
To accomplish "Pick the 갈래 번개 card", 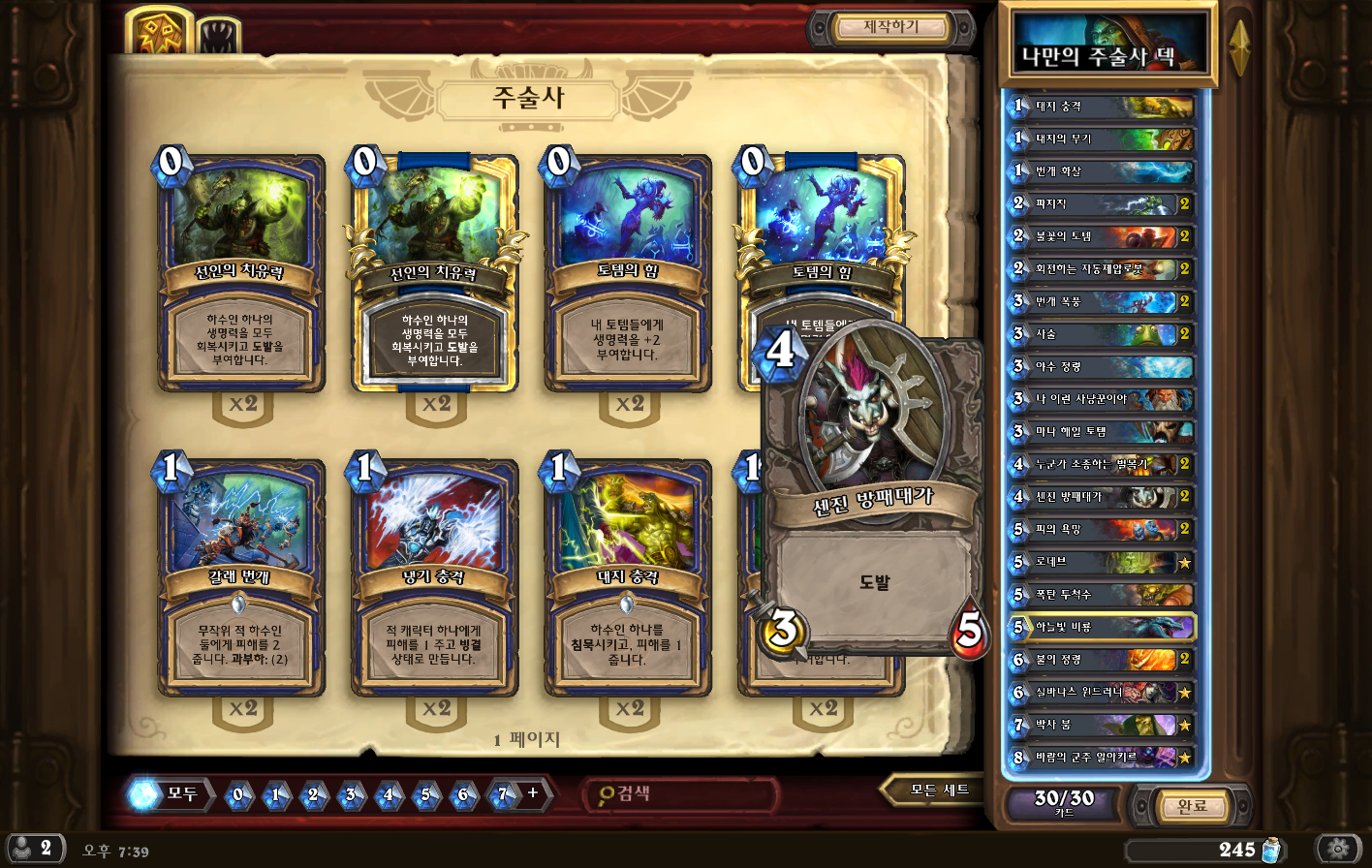I will tap(240, 578).
